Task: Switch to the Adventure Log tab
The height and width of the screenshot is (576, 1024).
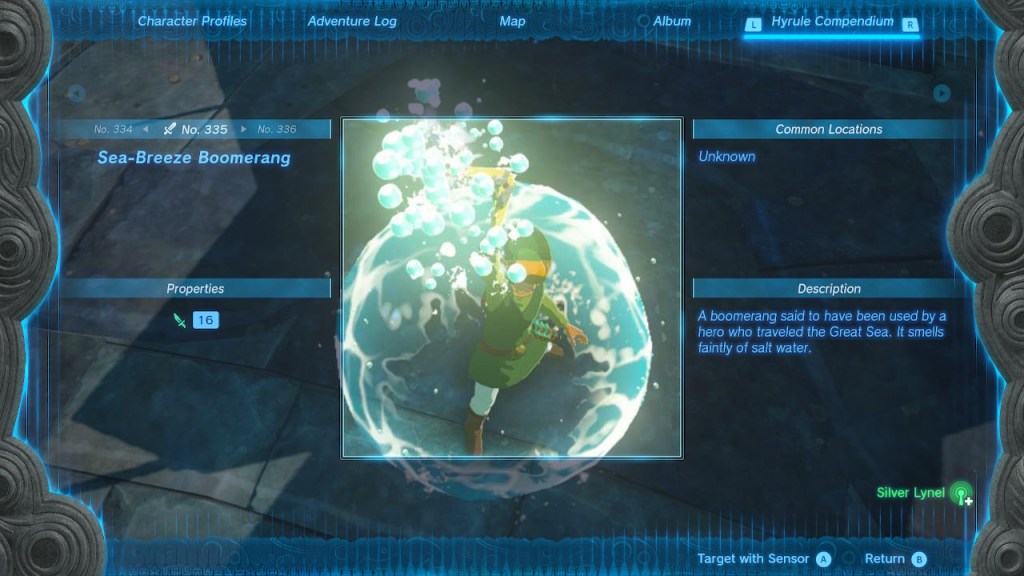Action: (352, 21)
